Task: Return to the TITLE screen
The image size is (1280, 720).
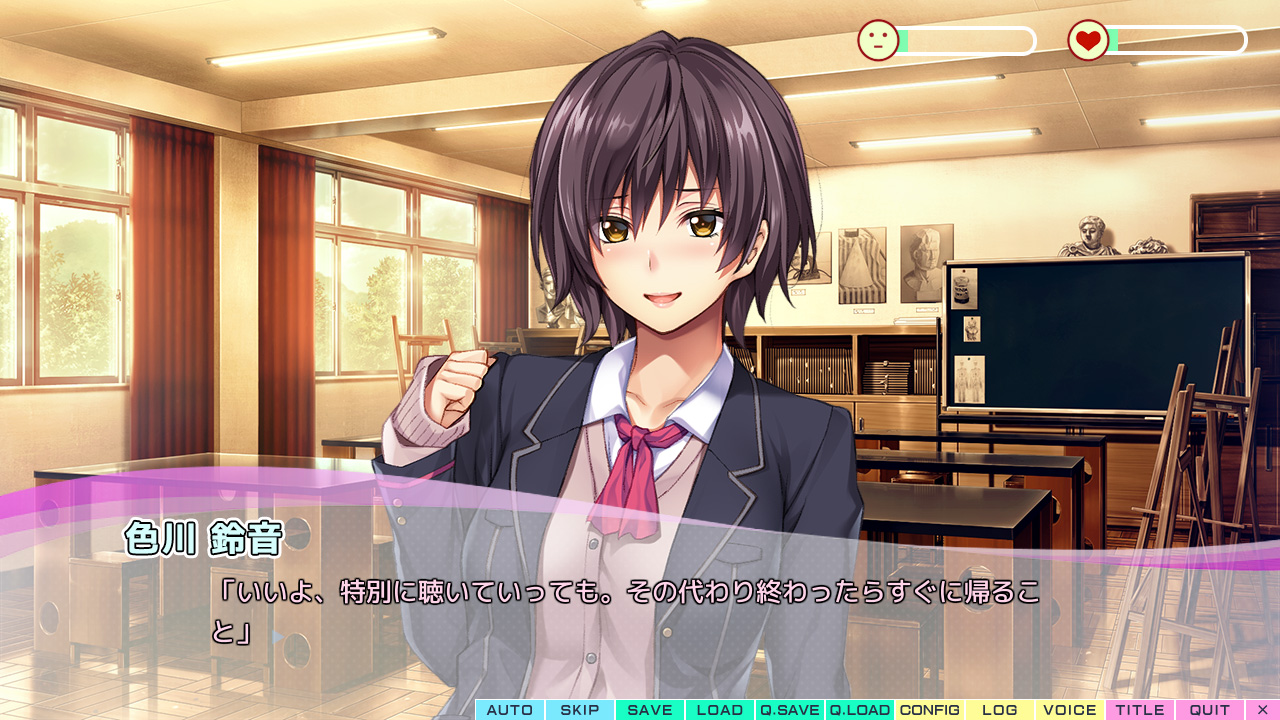Action: 1140,710
